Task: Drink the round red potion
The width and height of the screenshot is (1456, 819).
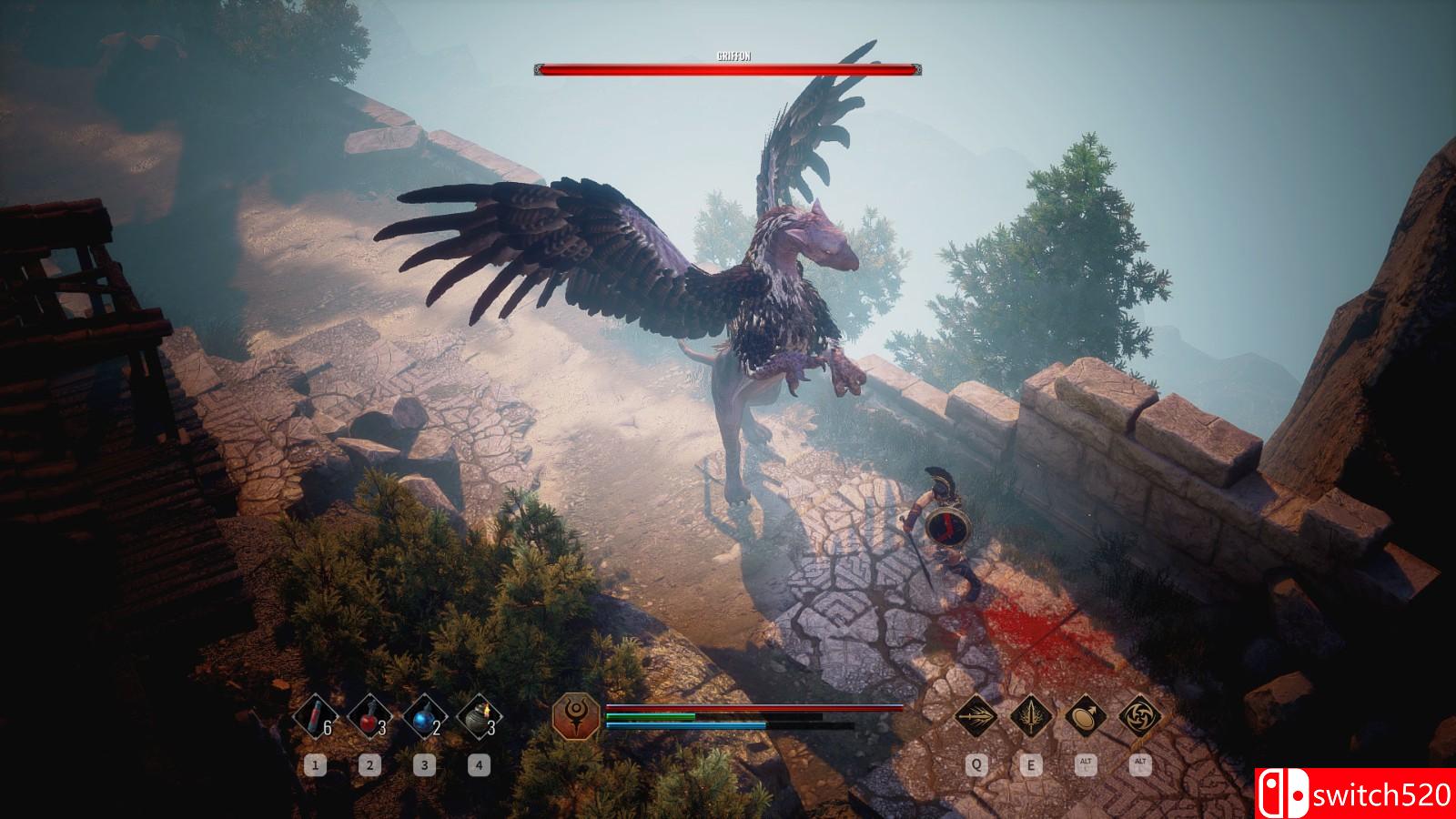Action: tap(369, 716)
